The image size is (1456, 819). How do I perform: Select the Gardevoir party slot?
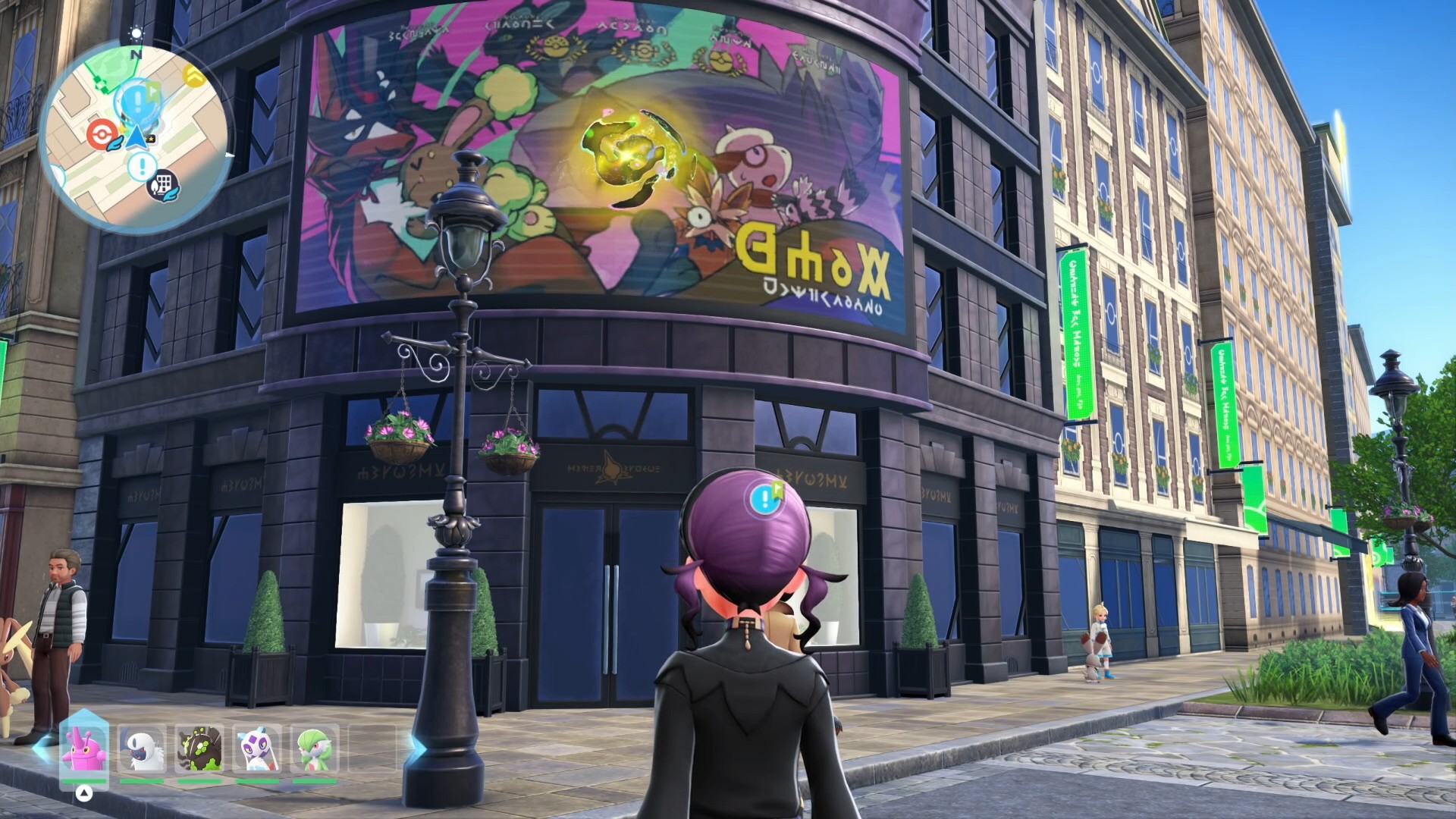314,749
